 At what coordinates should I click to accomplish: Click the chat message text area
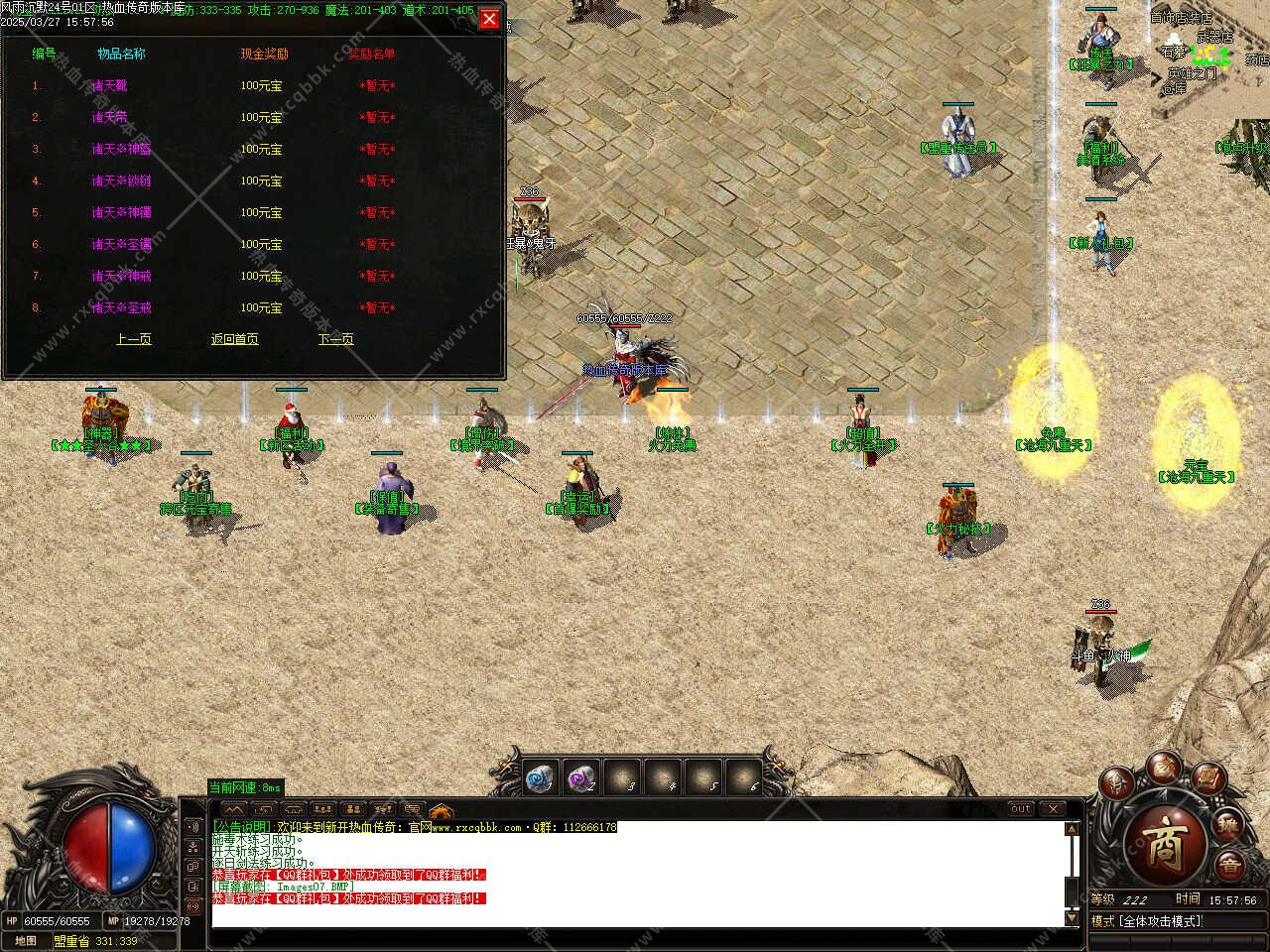pos(635,873)
